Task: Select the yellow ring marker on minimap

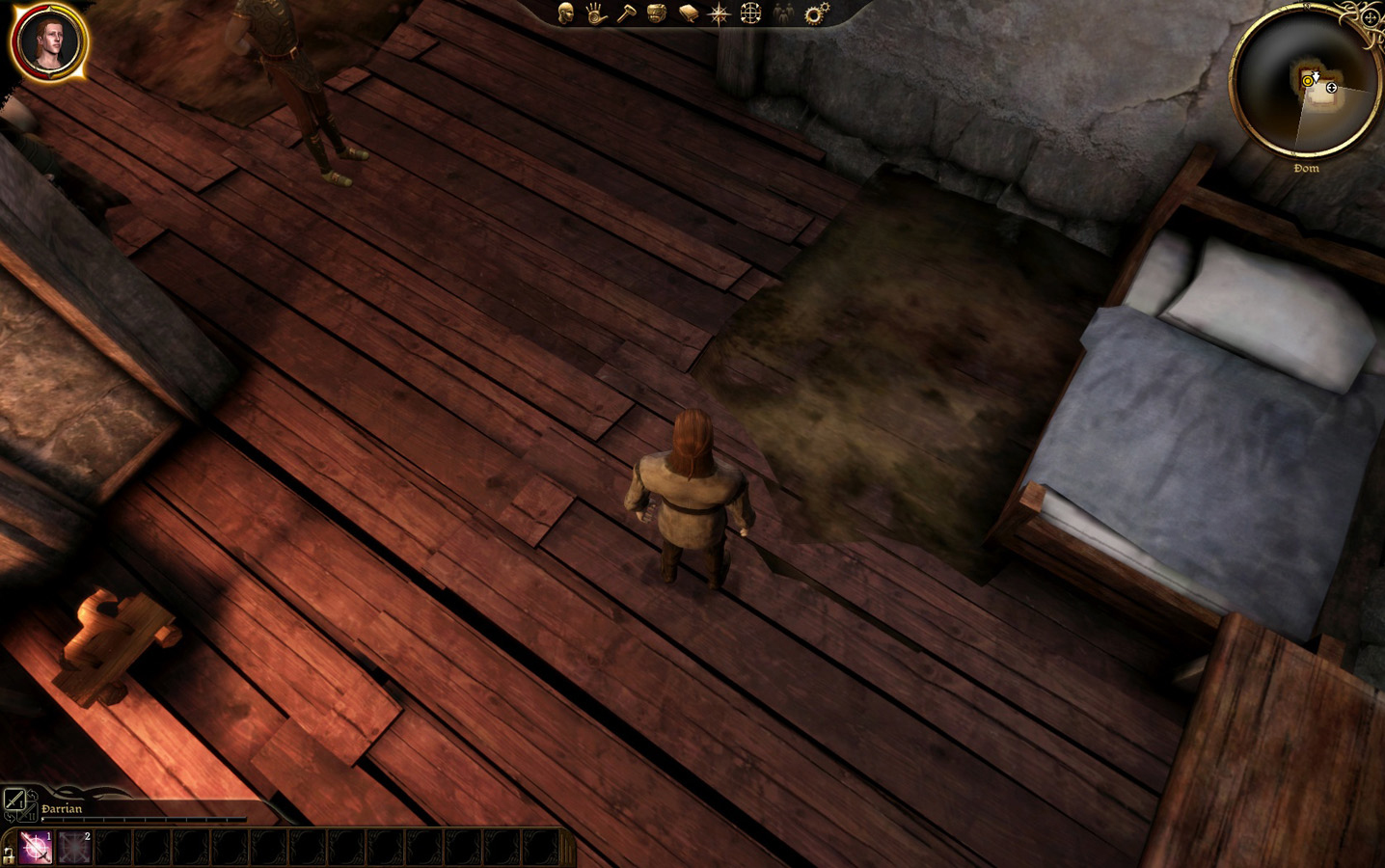Action: pyautogui.click(x=1308, y=82)
